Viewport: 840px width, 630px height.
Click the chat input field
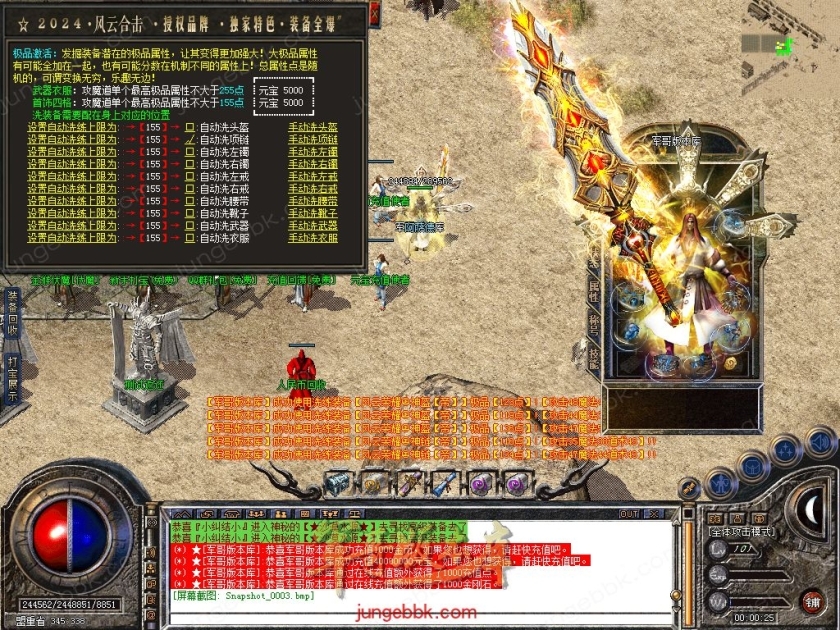pyautogui.click(x=400, y=595)
